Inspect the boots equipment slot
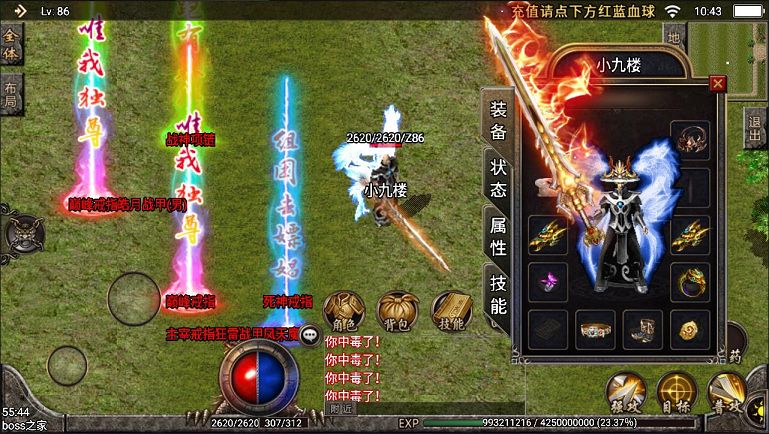 [643, 327]
